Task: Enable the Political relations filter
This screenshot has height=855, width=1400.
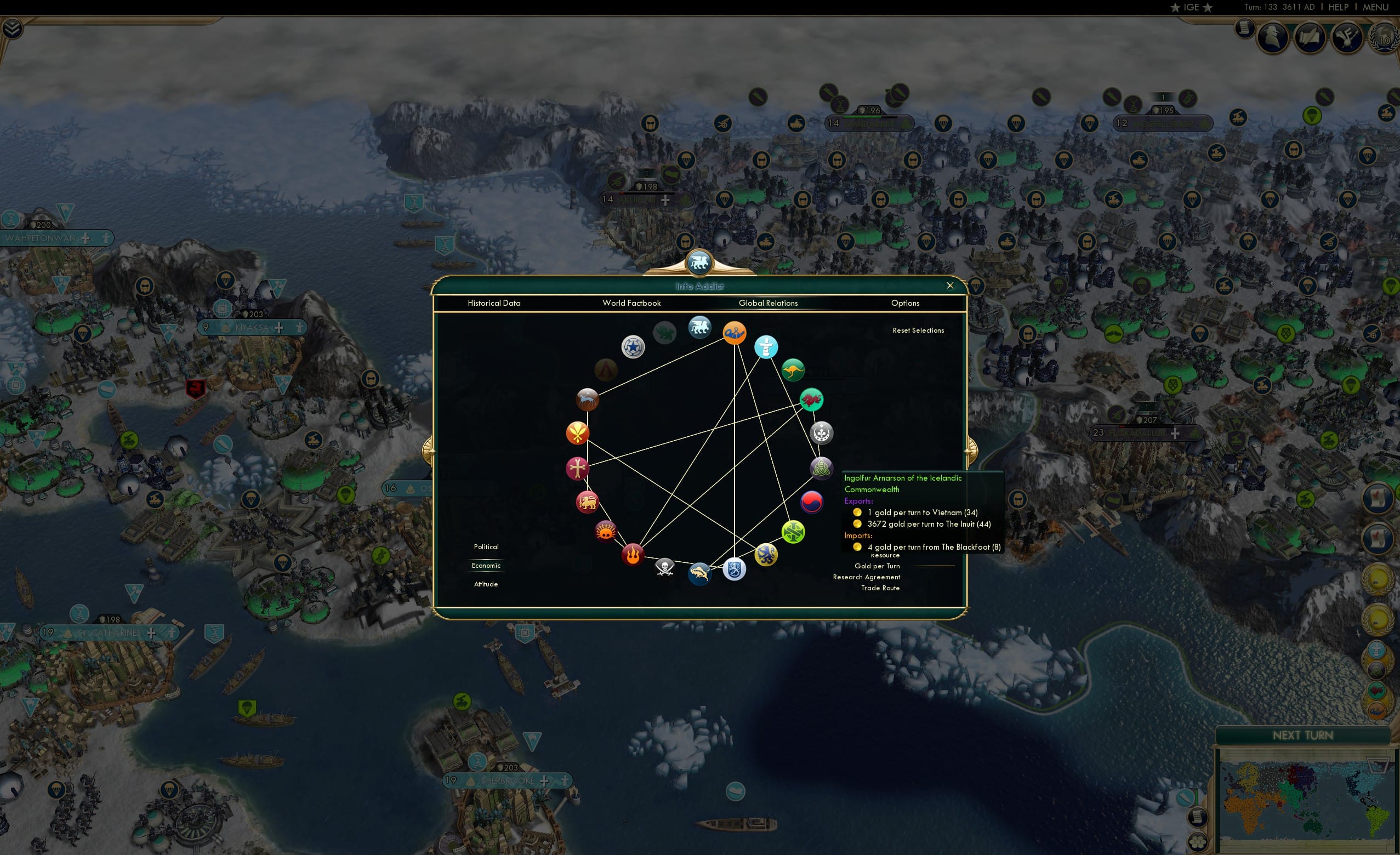Action: pyautogui.click(x=486, y=546)
